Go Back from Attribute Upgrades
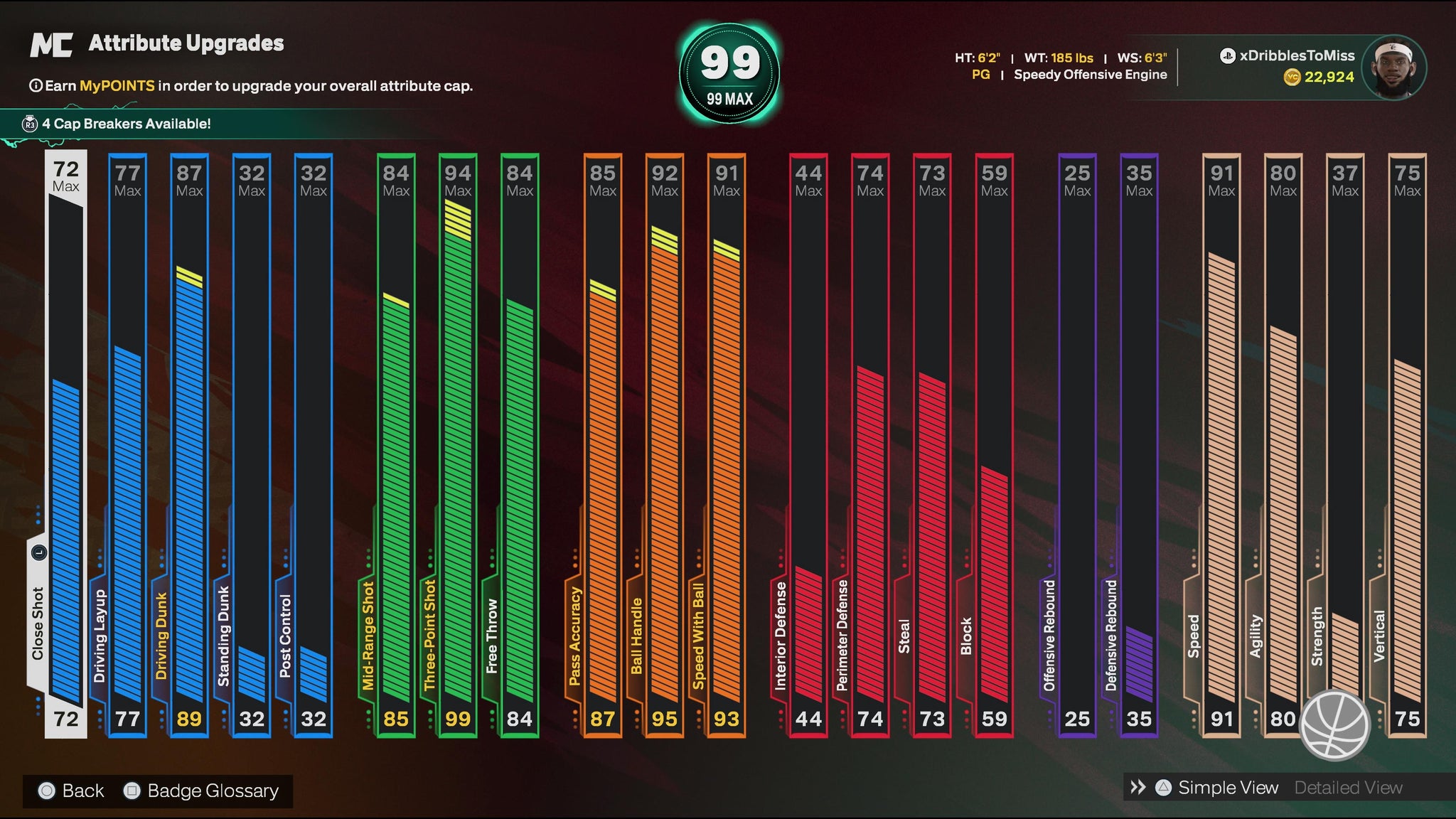 click(x=82, y=791)
